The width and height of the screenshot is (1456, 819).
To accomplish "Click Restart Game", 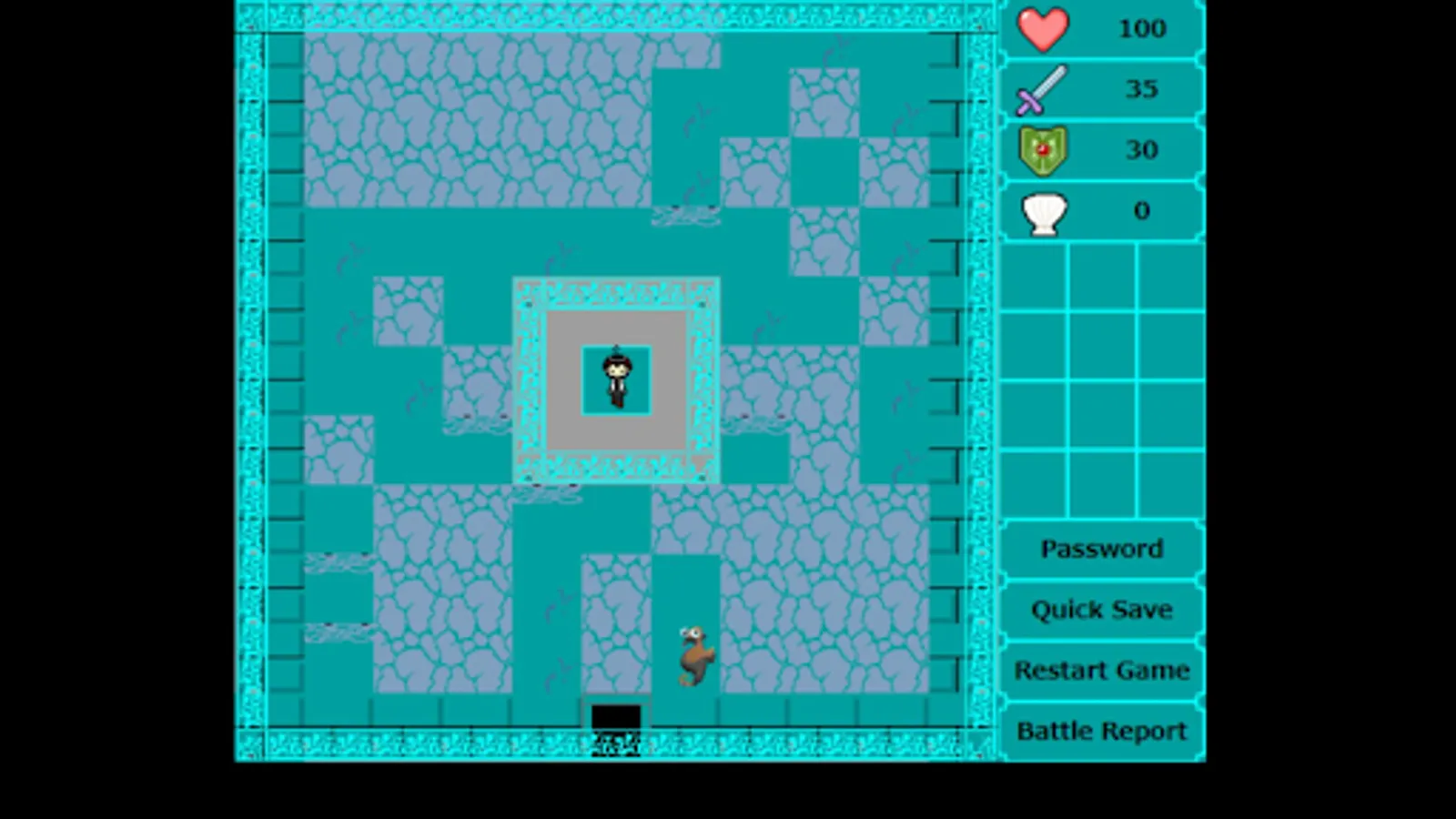I will click(x=1101, y=671).
